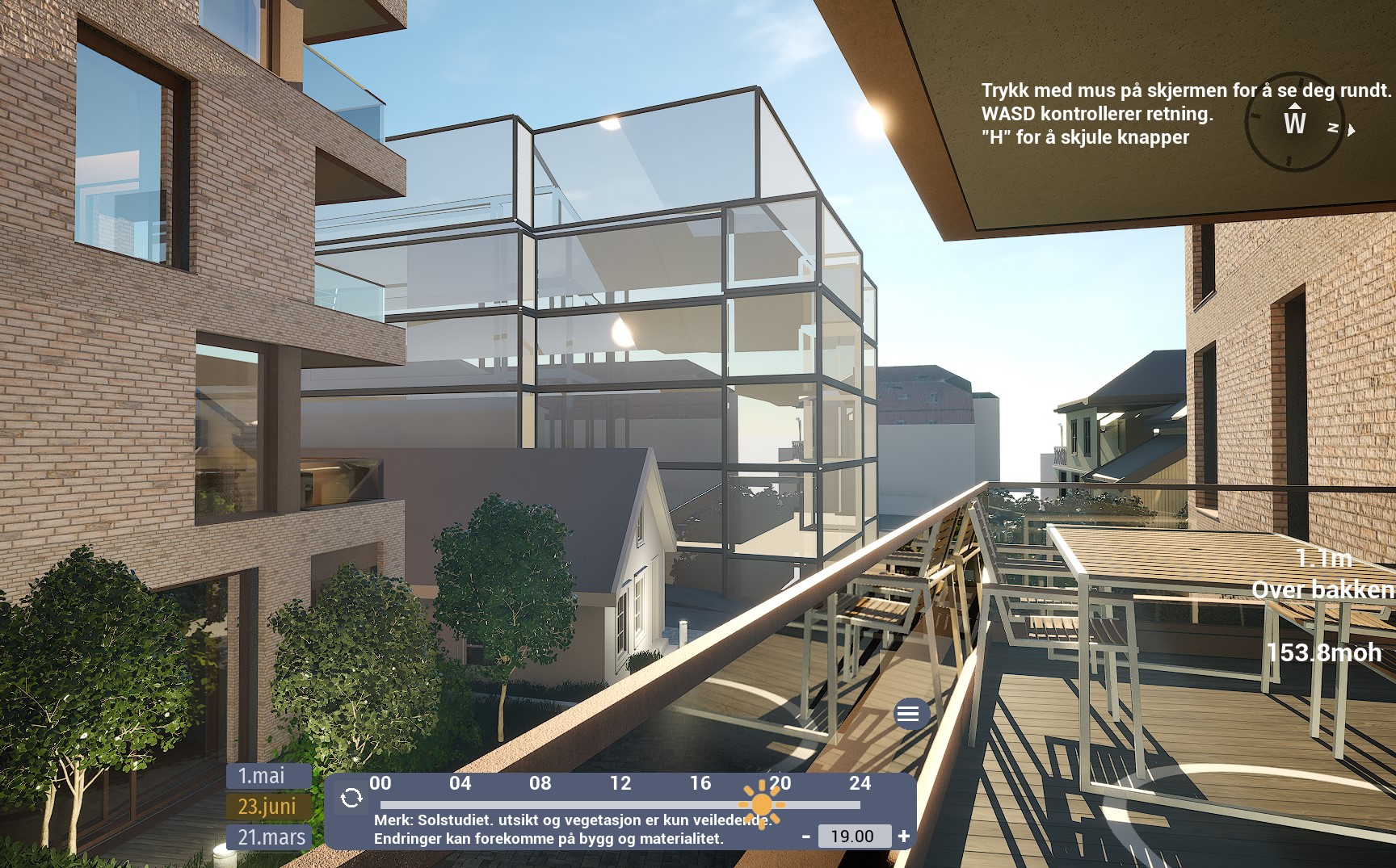Screen dimensions: 1396x868
Task: Click the circular arrows refresh icon
Action: pyautogui.click(x=351, y=798)
